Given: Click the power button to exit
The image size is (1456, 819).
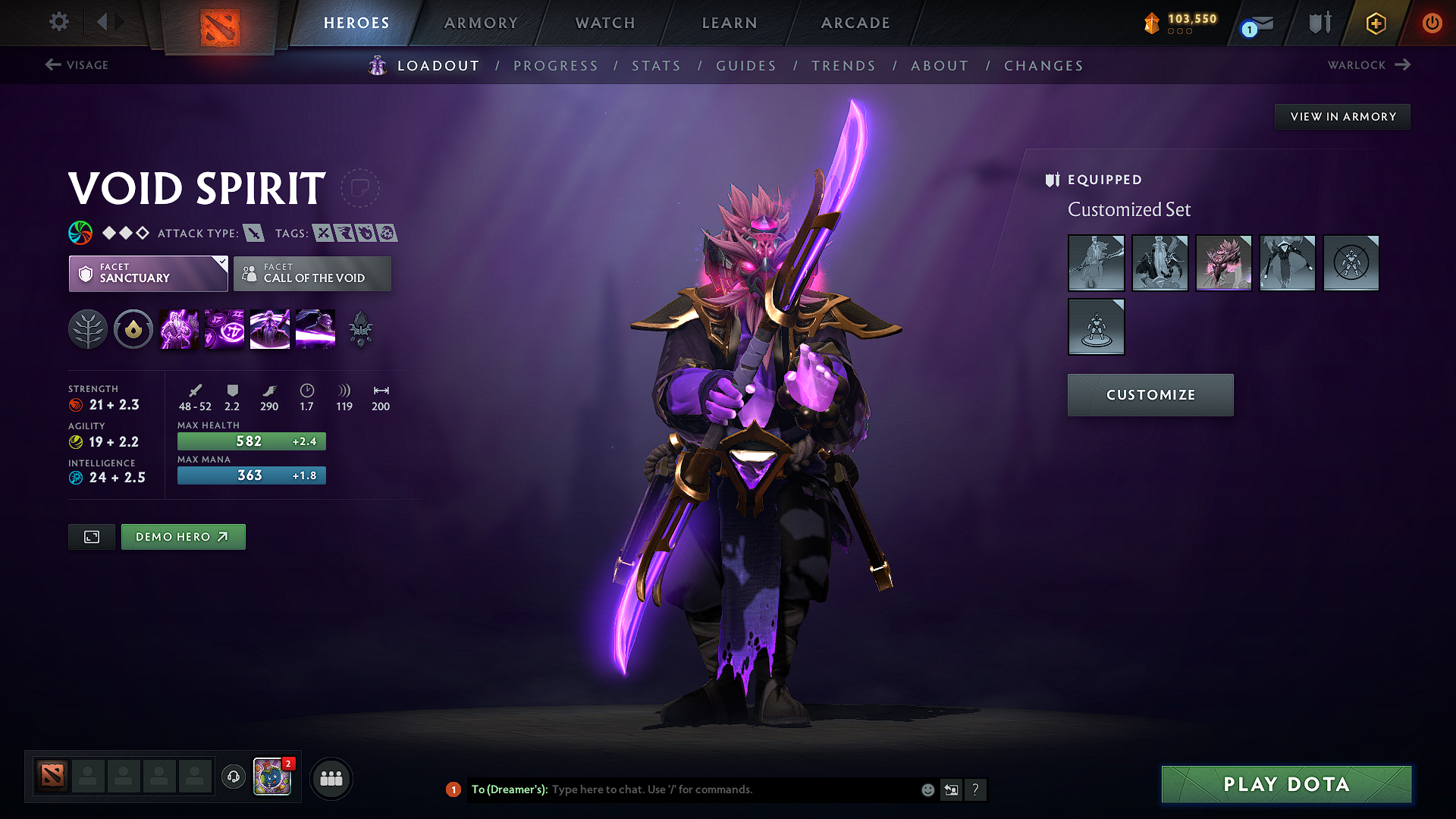Looking at the screenshot, I should pos(1432,23).
